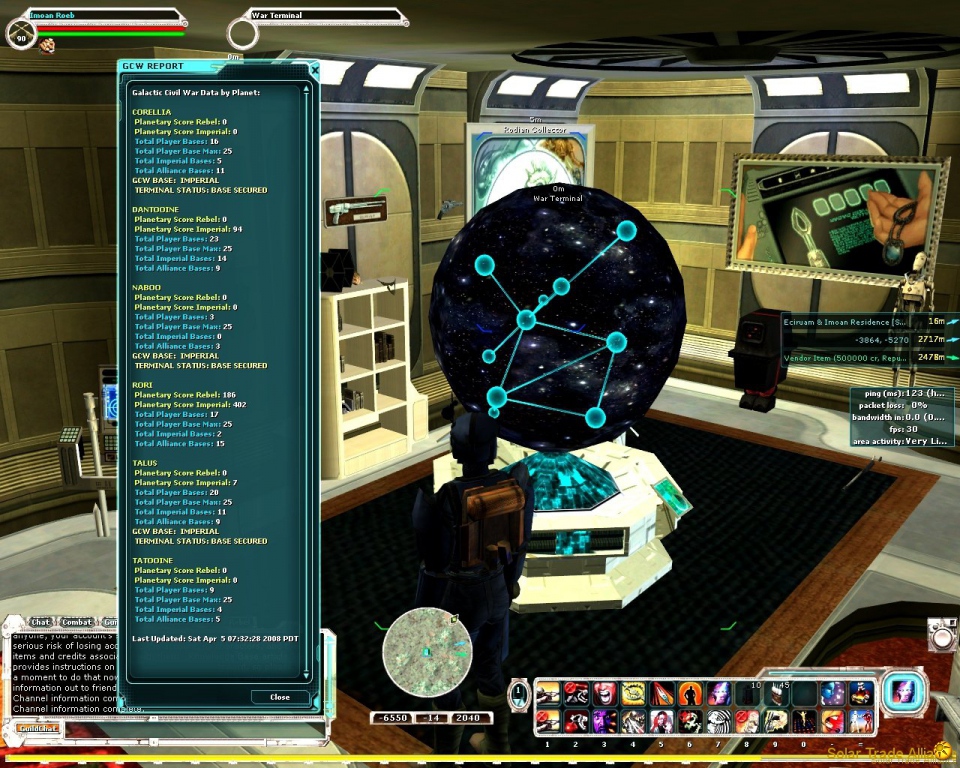Open the Combat chat tab
The image size is (960, 768).
click(76, 622)
